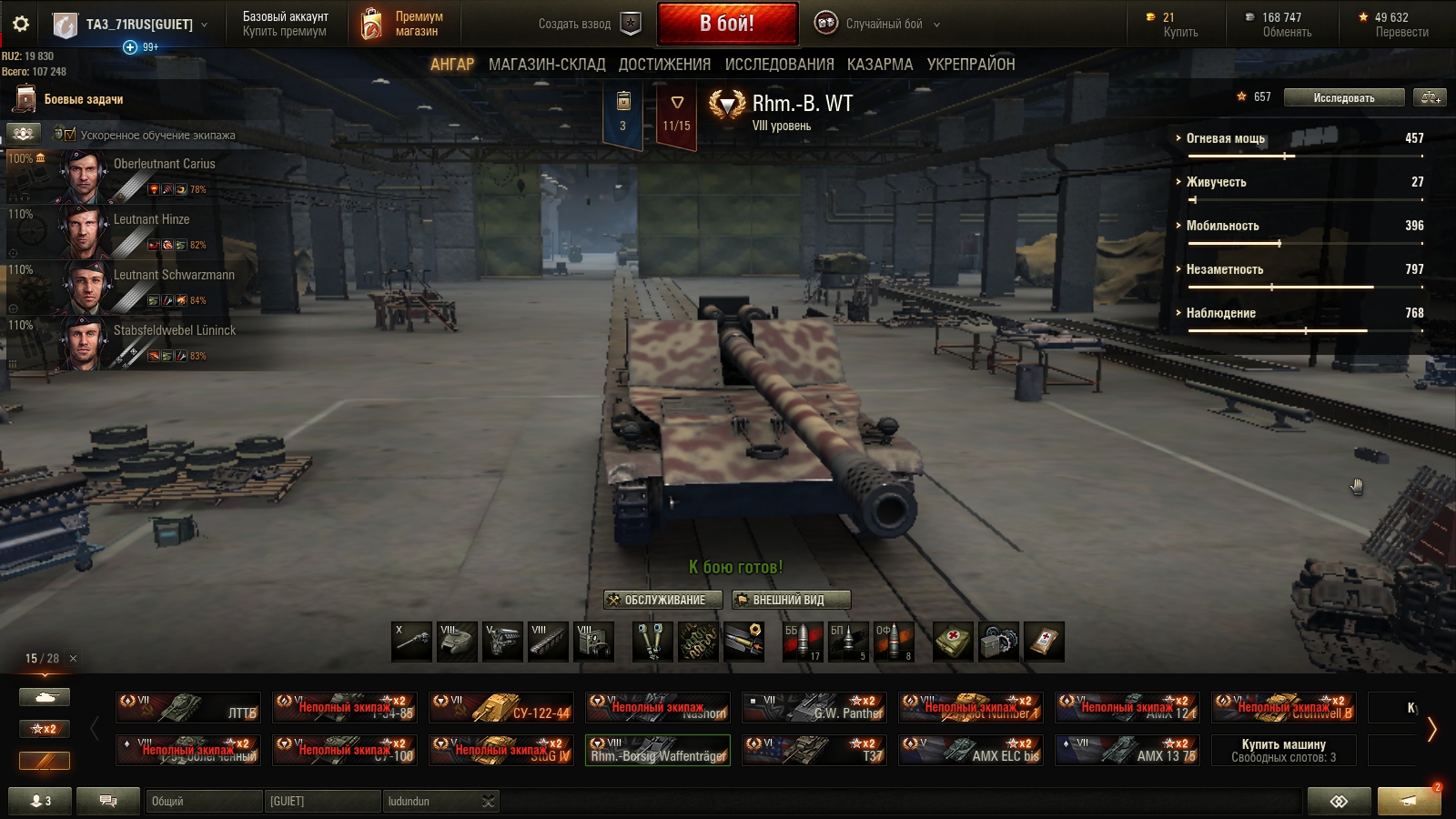Open the ОБСЛУЖИВАНИЕ service button
1456x819 pixels.
[662, 600]
